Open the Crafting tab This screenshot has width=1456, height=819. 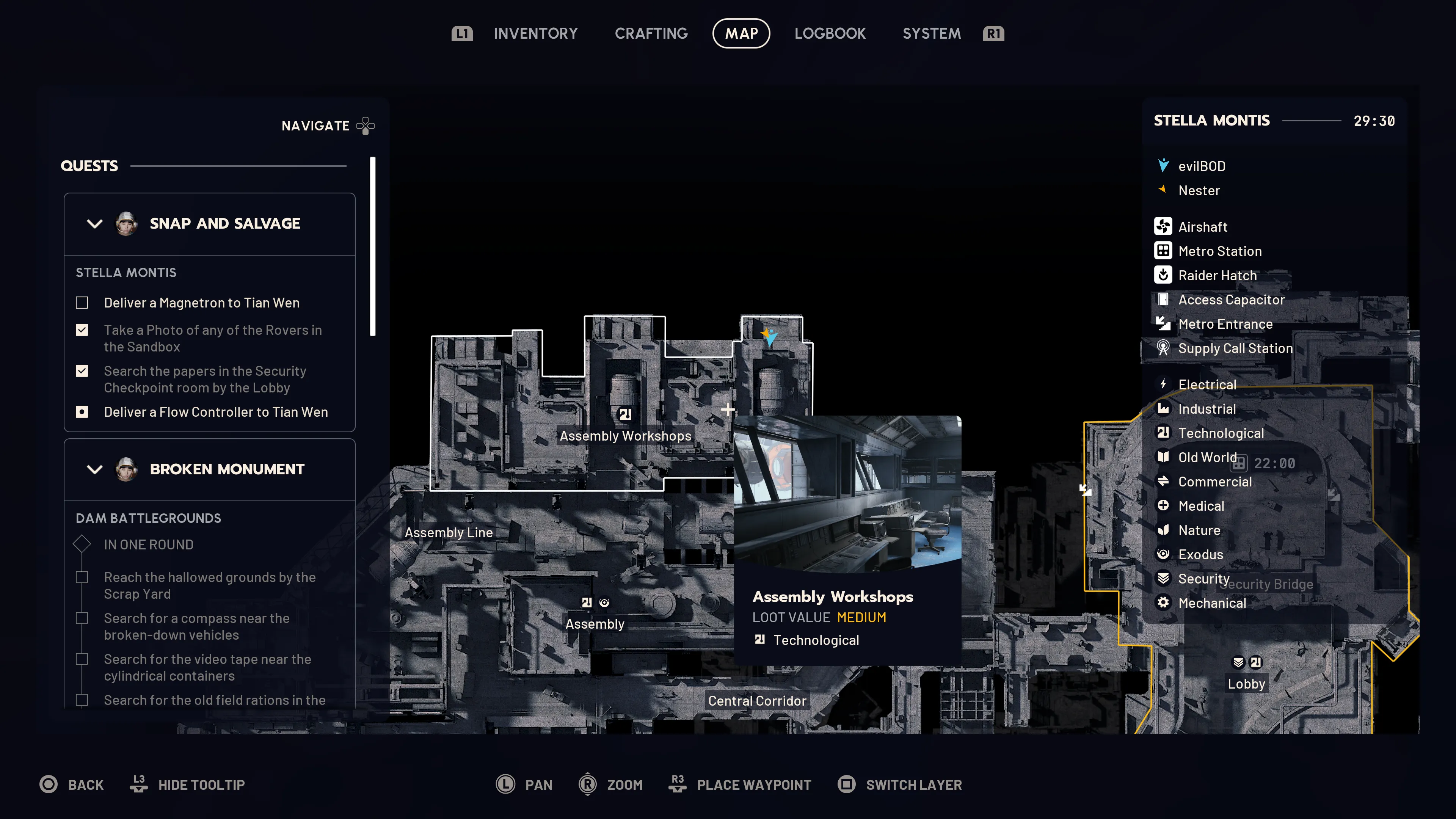pos(651,33)
